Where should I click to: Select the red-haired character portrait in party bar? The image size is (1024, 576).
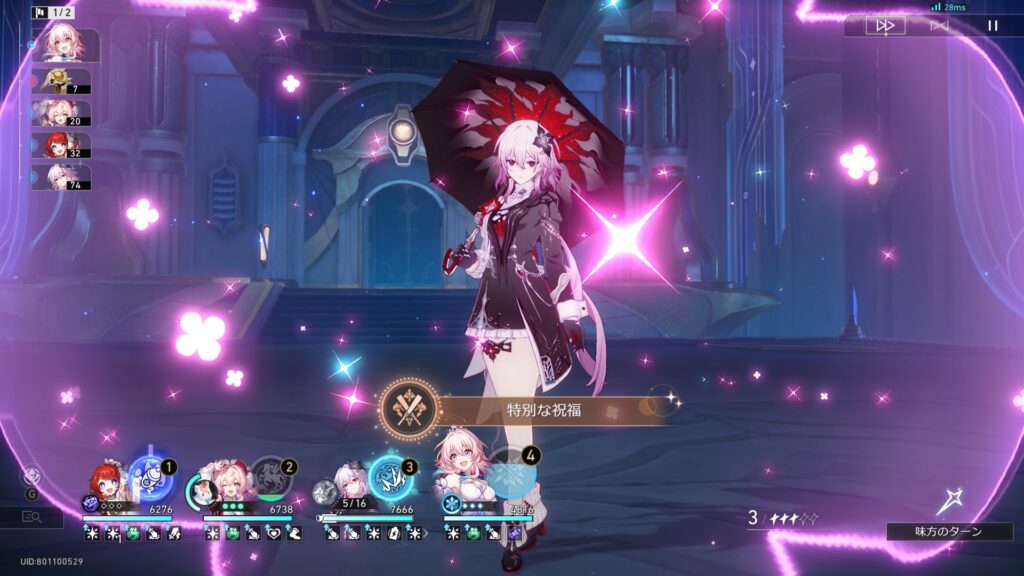[106, 485]
